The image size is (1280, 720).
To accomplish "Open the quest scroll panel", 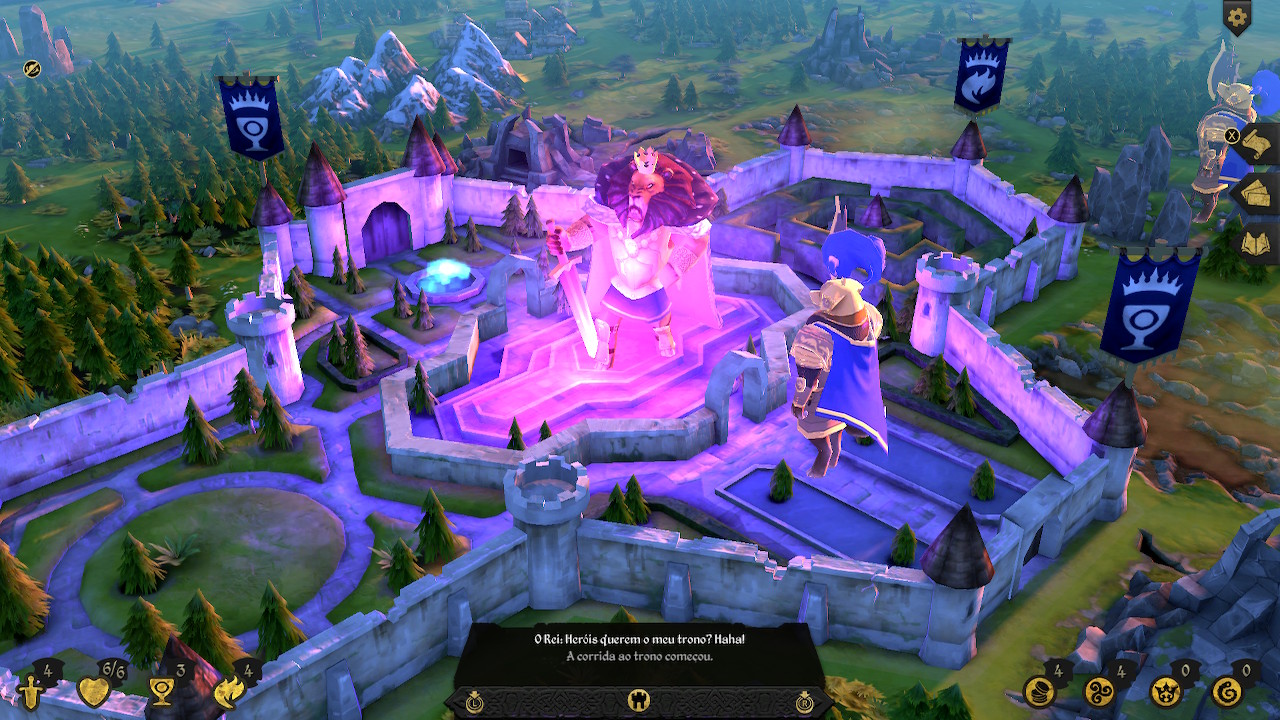I will (1256, 144).
